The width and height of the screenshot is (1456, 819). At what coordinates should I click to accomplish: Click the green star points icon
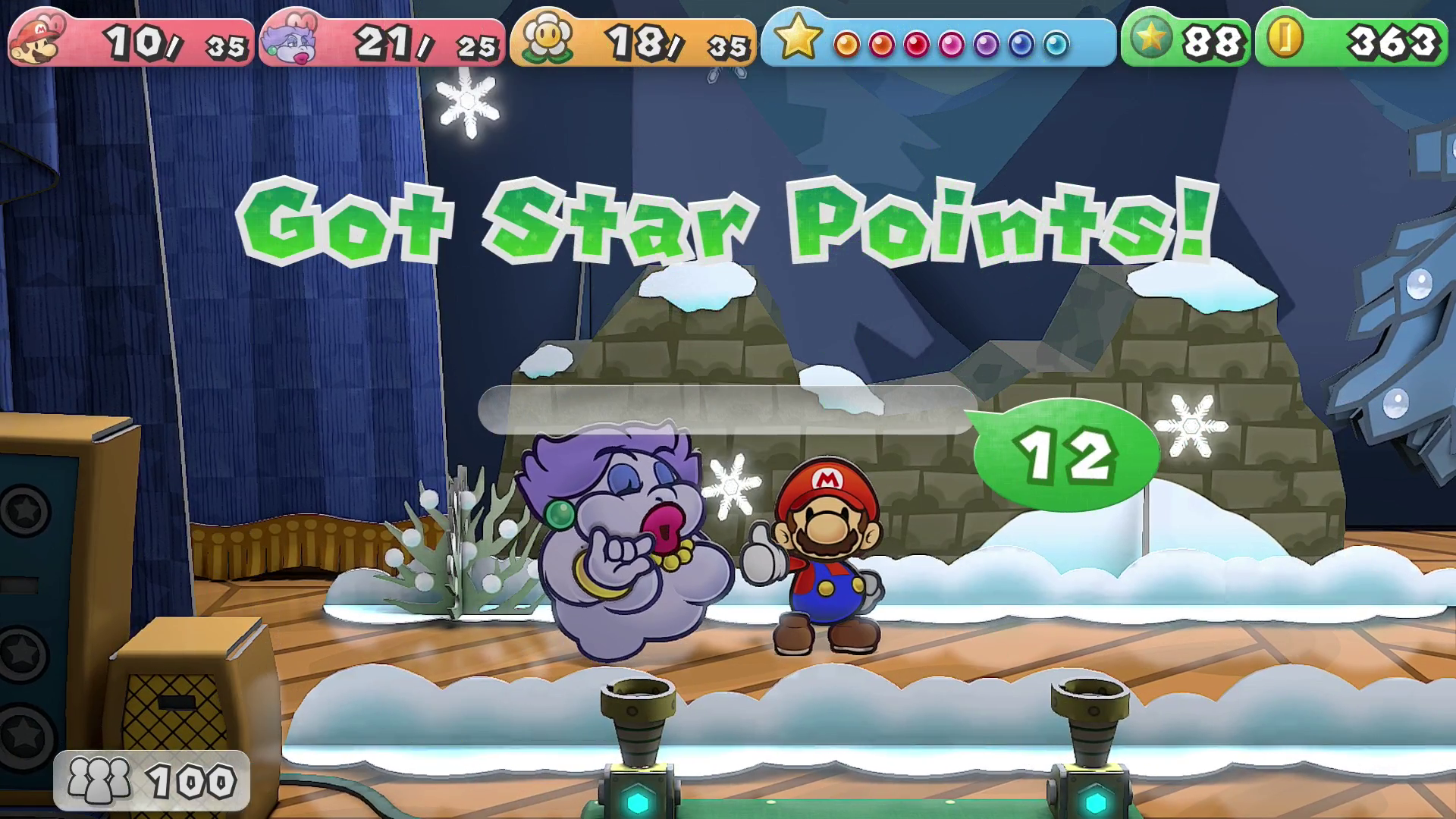tap(1150, 39)
